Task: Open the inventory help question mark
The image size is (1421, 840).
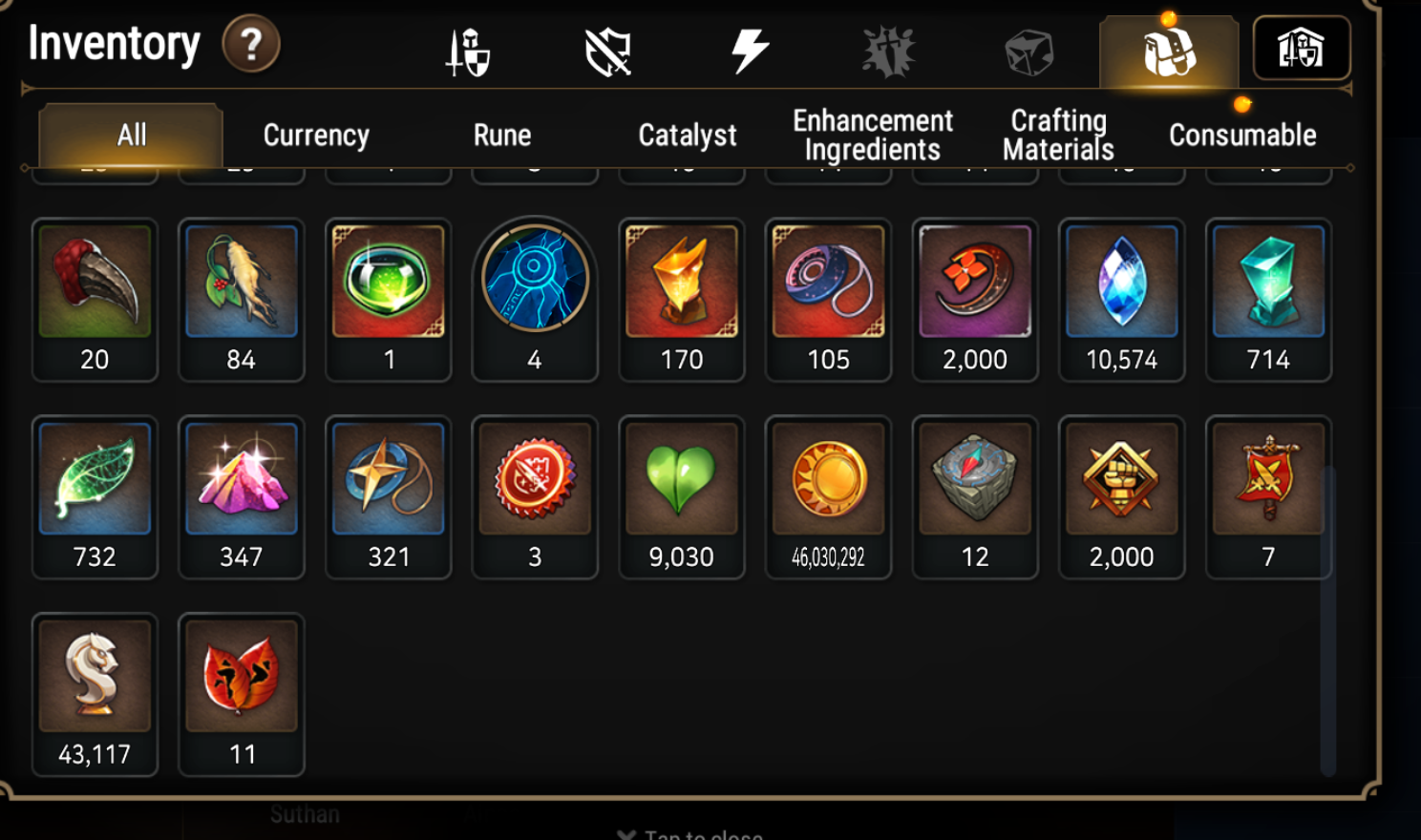Action: (x=250, y=44)
